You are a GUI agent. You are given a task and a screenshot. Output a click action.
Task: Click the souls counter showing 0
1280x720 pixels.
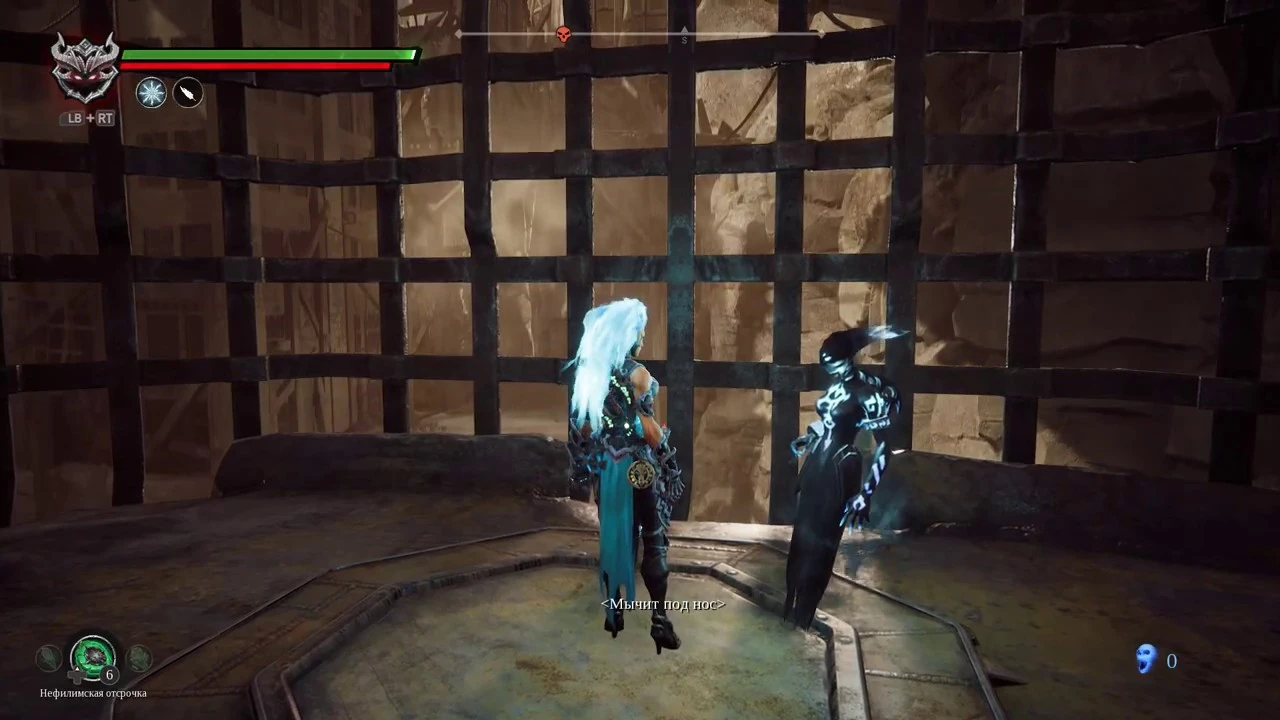(x=1171, y=660)
